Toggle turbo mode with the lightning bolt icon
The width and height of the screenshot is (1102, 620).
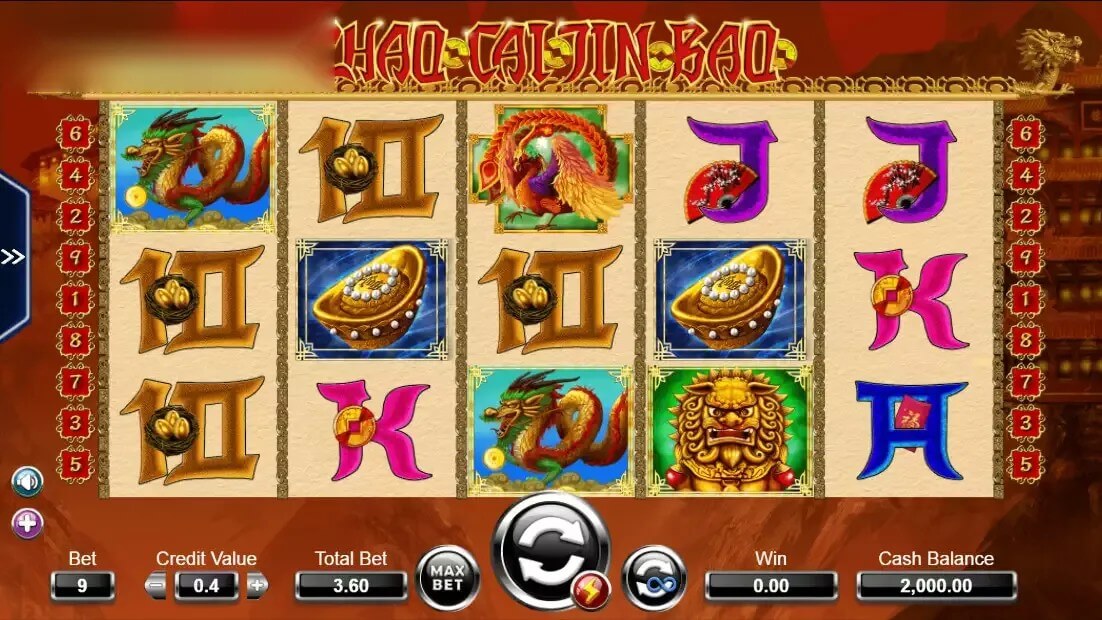tap(587, 596)
